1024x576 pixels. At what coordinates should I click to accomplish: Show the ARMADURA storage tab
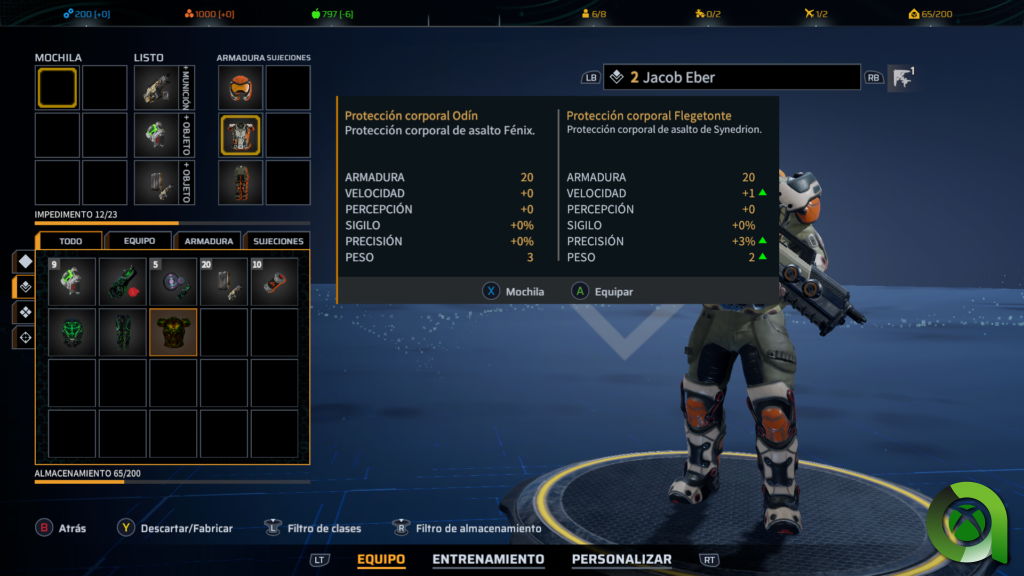pos(208,241)
